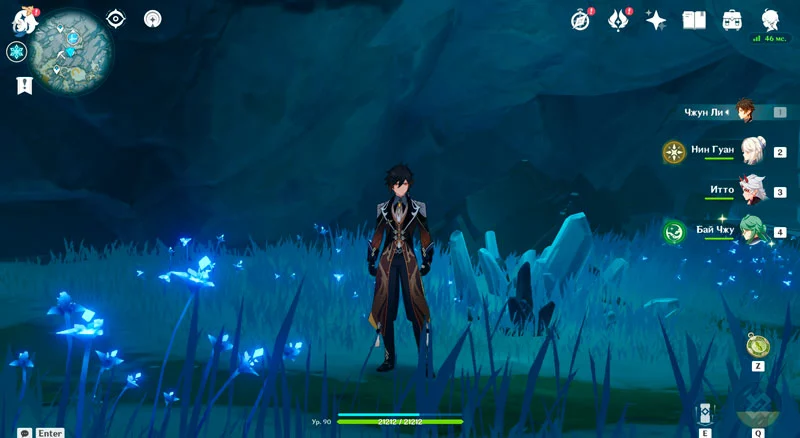Open the Wish star icon
Viewport: 800px width, 438px height.
click(656, 20)
